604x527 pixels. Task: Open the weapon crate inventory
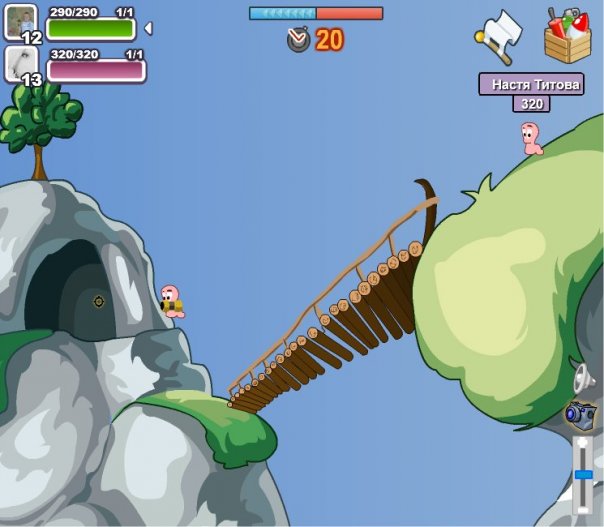click(567, 36)
